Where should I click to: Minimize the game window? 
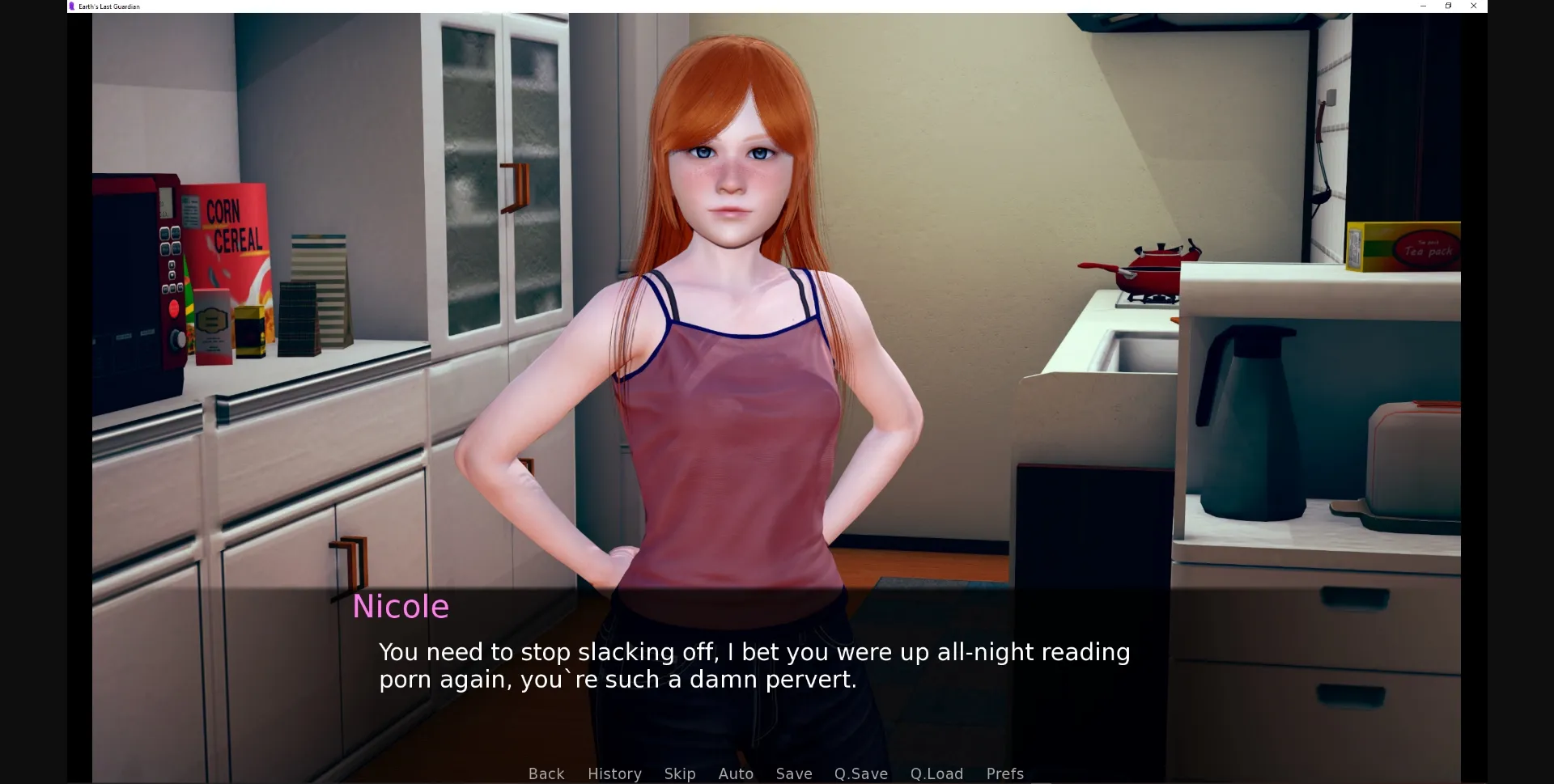click(x=1423, y=6)
